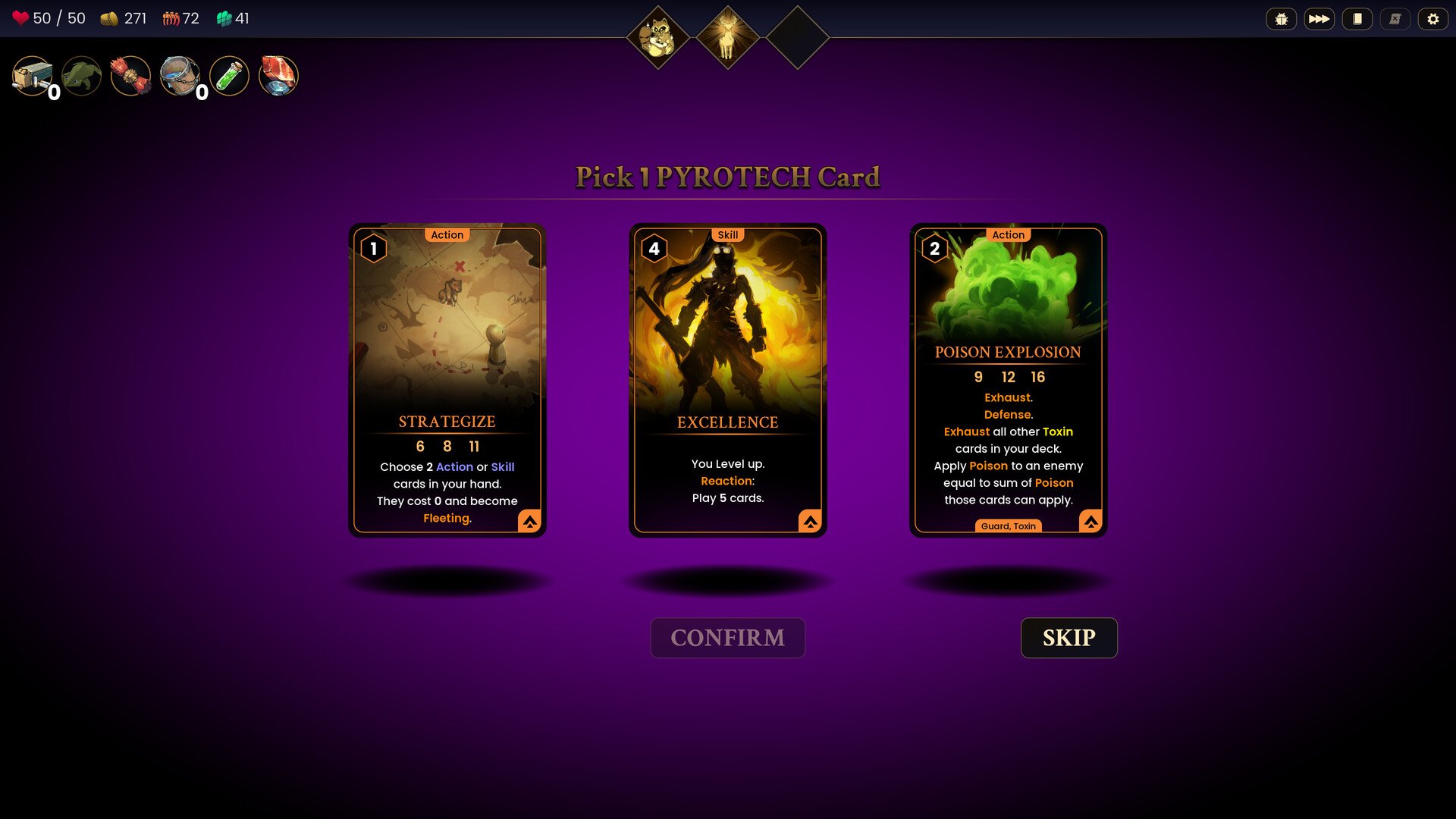Click the raccoon diamond icon
Image resolution: width=1456 pixels, height=819 pixels.
click(x=657, y=38)
